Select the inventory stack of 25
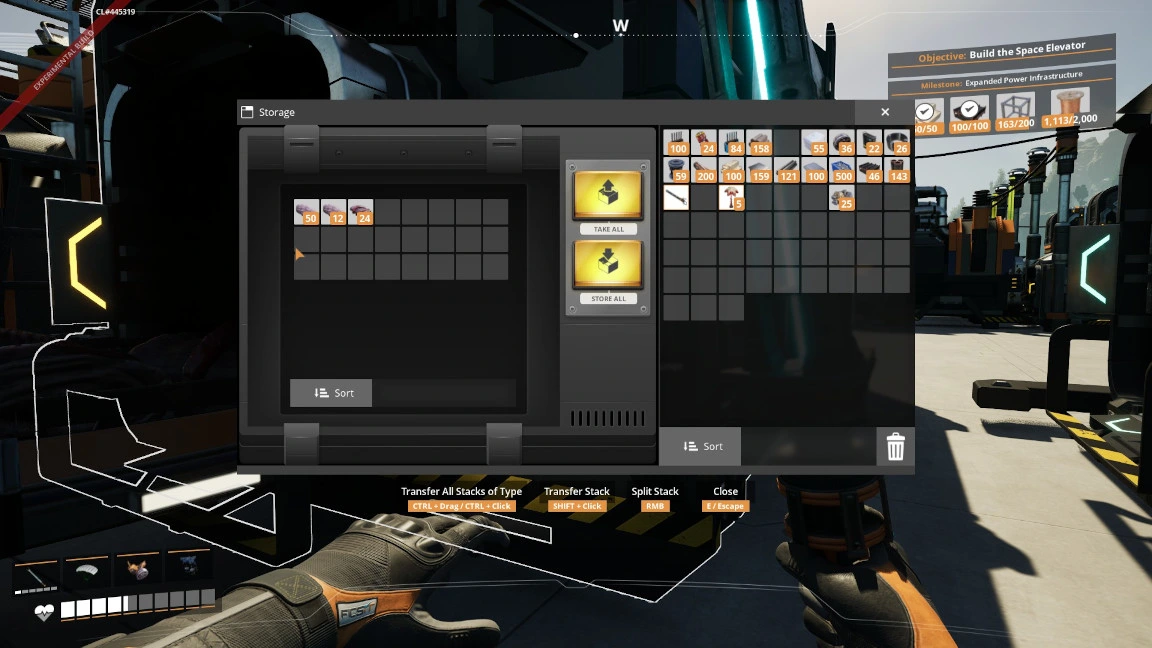1152x648 pixels. coord(842,198)
